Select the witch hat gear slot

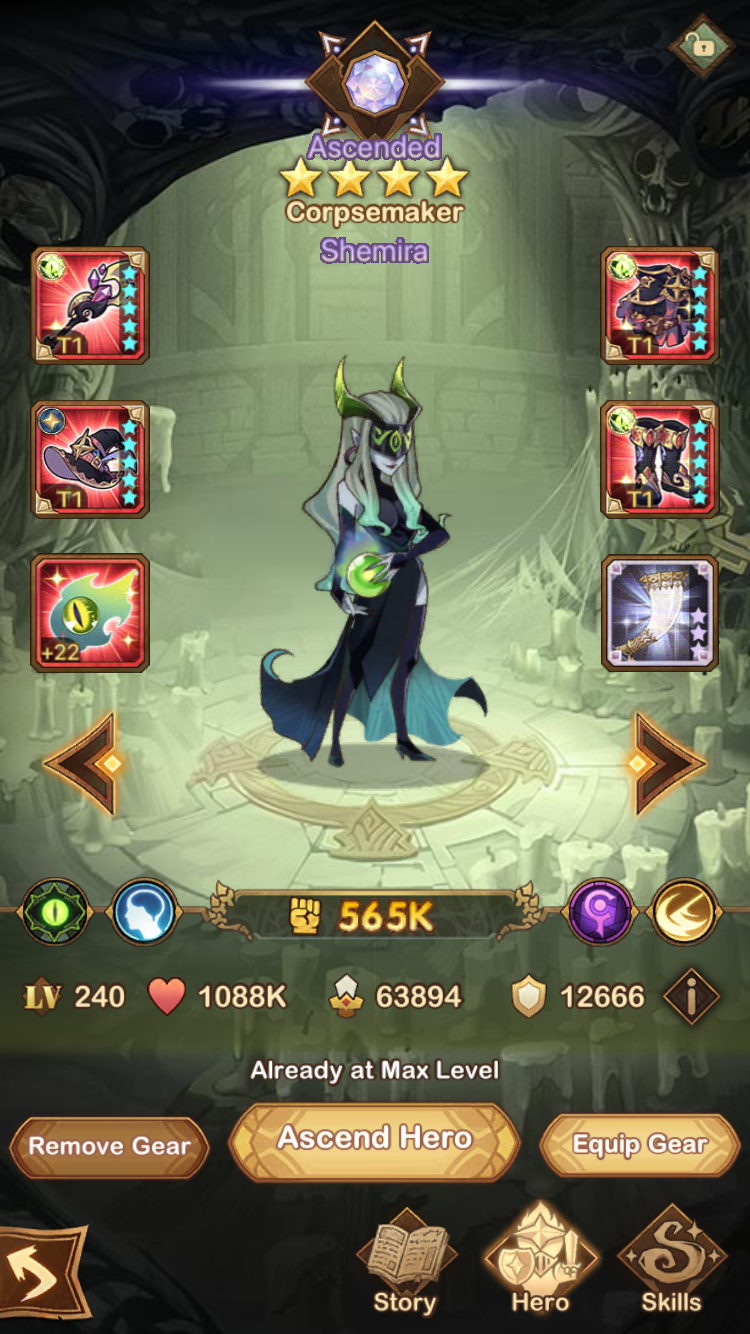[x=90, y=460]
